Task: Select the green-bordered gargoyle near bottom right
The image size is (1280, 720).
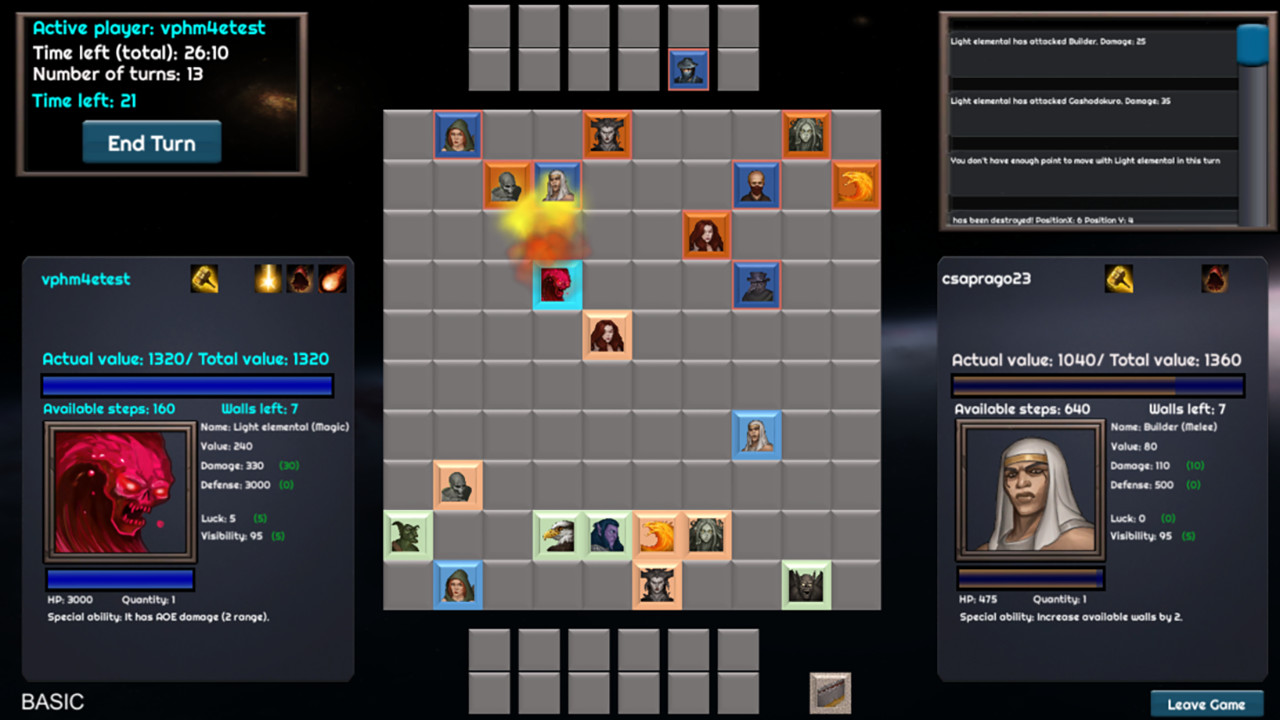Action: click(x=806, y=585)
